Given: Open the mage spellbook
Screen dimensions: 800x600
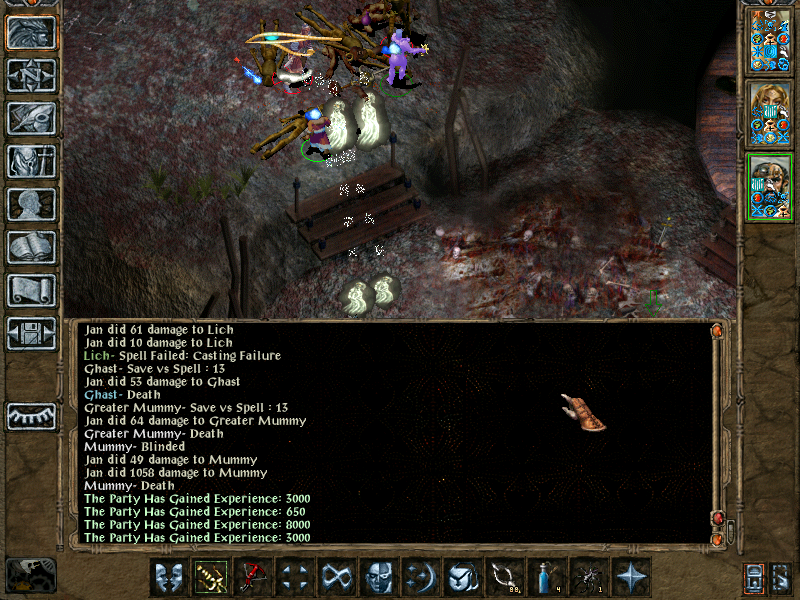Looking at the screenshot, I should pos(31,247).
